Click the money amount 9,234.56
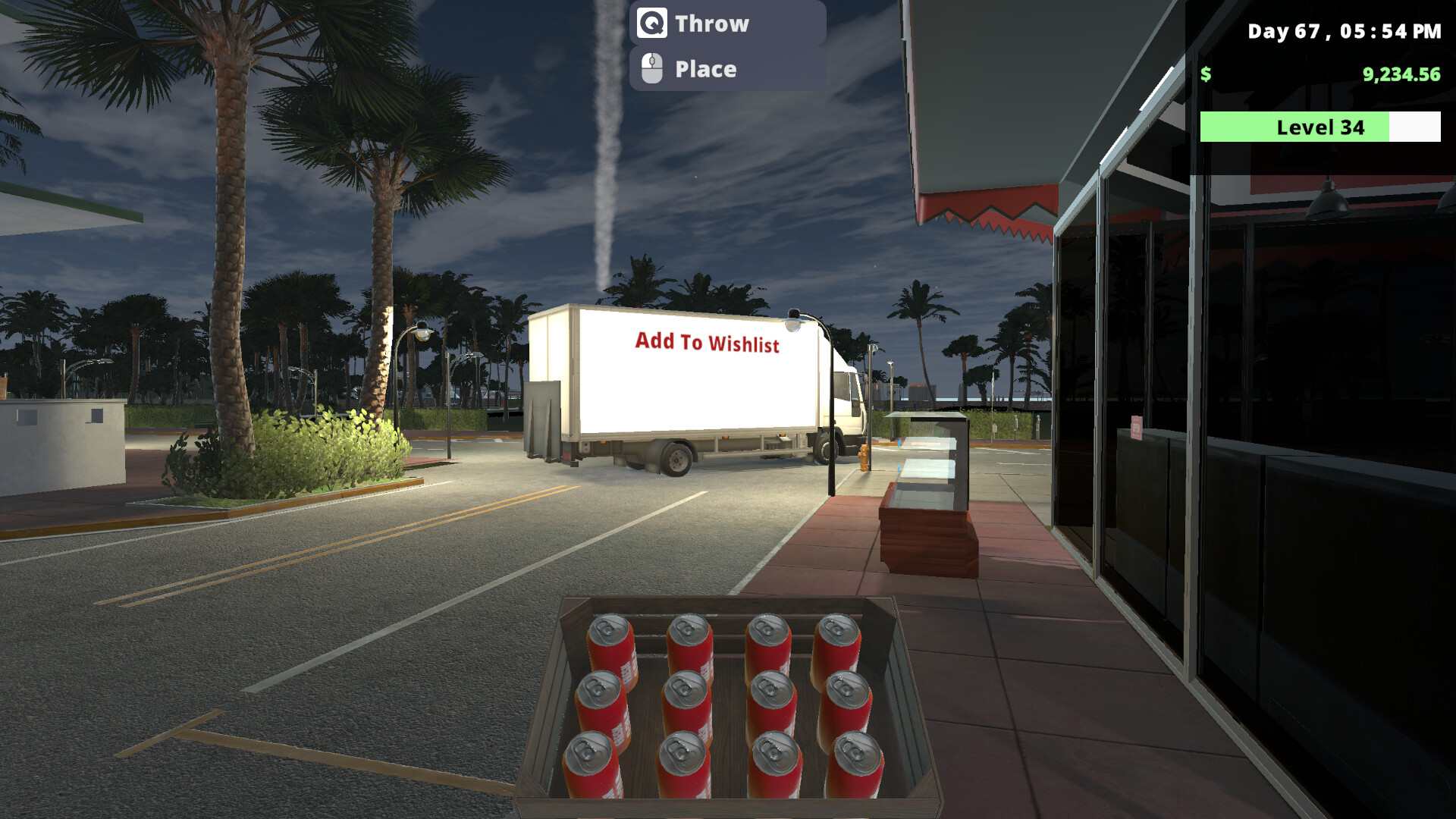Screen dimensions: 1456x819 click(x=1399, y=76)
